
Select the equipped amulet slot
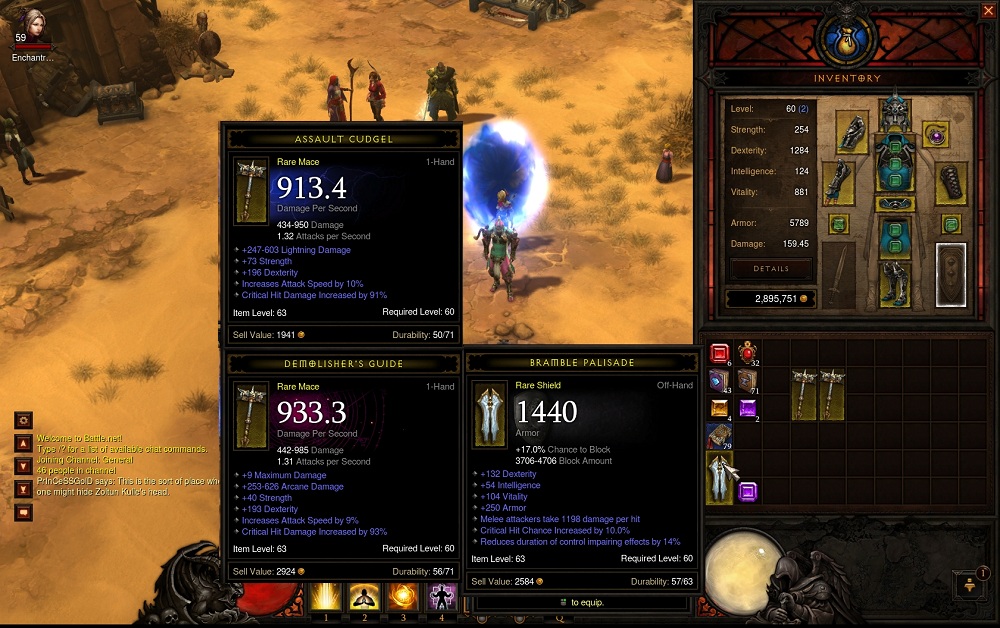(936, 135)
